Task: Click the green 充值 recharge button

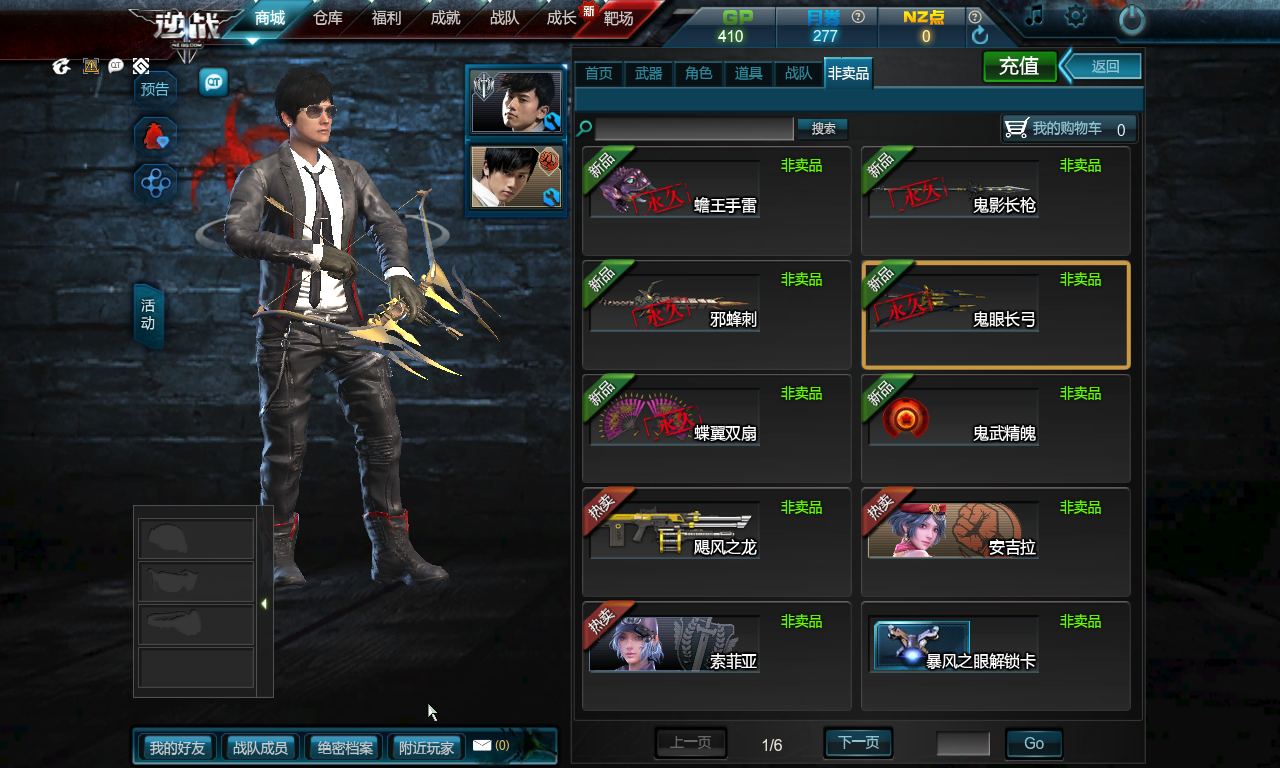Action: (1019, 67)
